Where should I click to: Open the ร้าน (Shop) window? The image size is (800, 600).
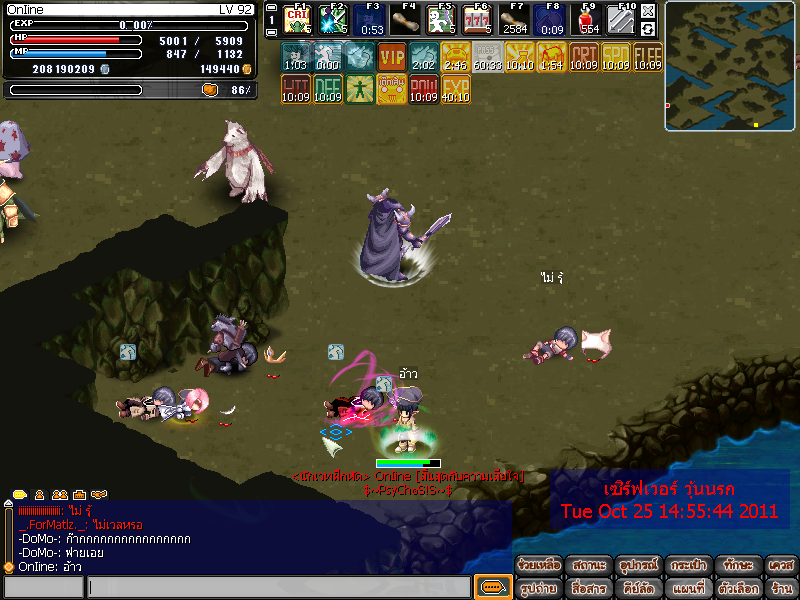point(782,588)
